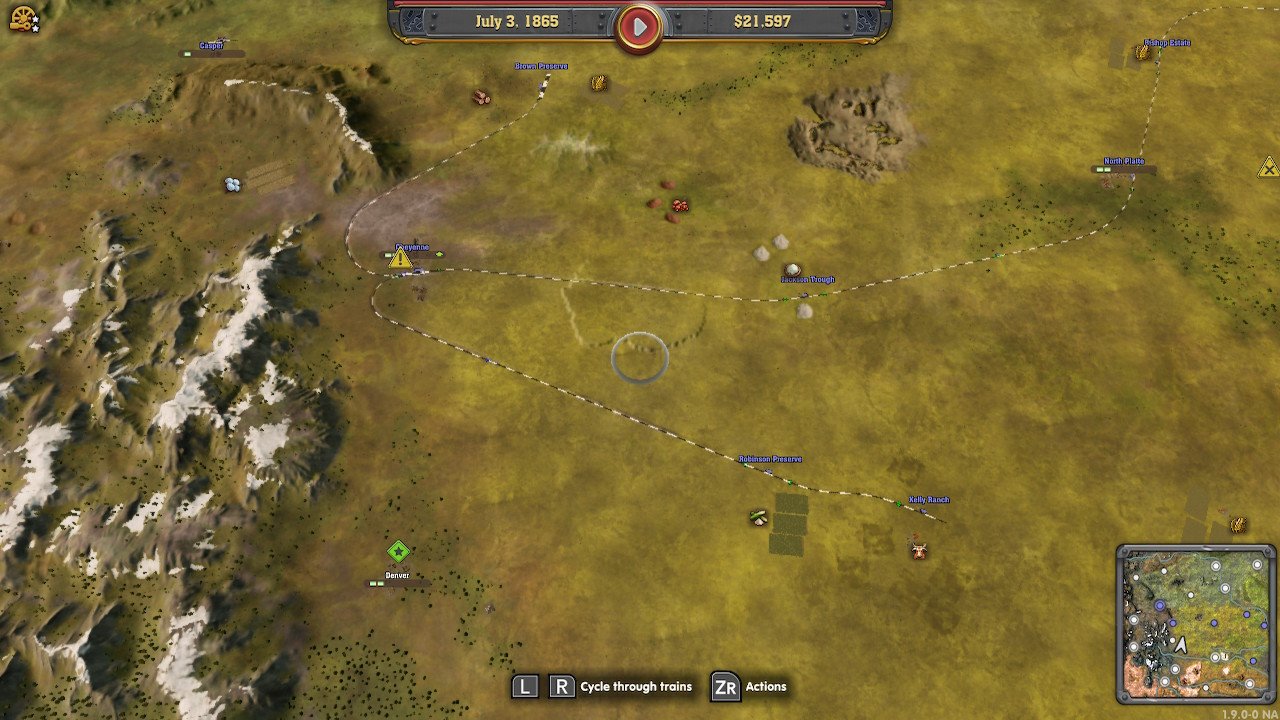Open the minimap
The image size is (1280, 720).
pos(1196,622)
